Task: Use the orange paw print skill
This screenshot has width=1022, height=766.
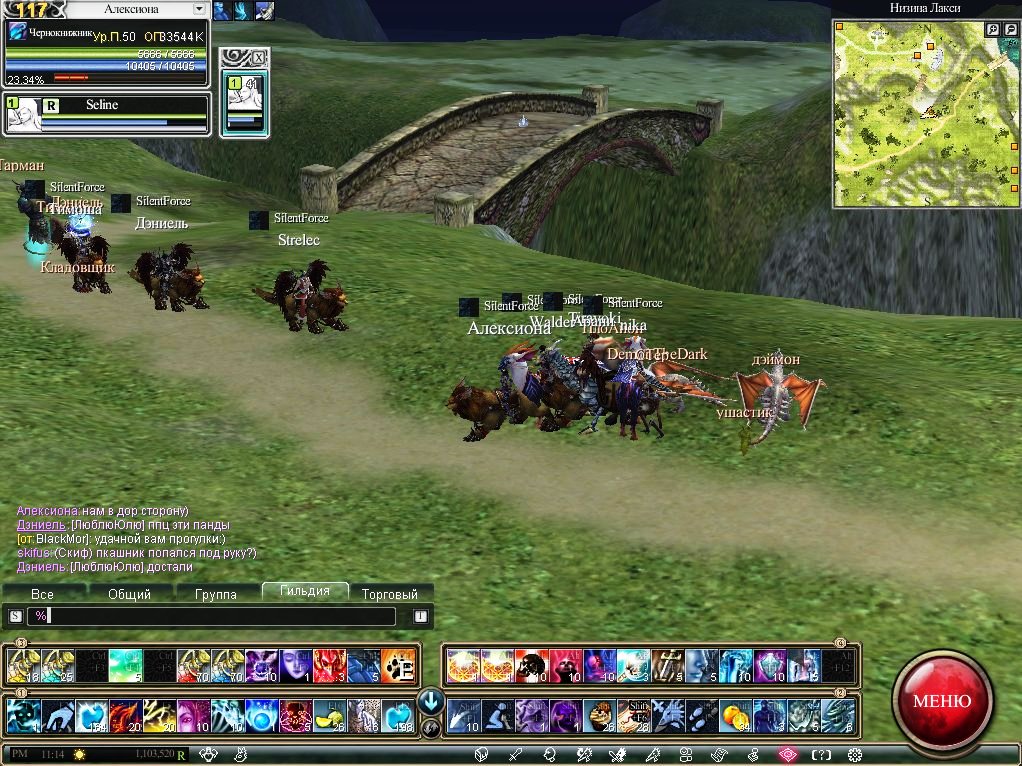Action: point(398,665)
